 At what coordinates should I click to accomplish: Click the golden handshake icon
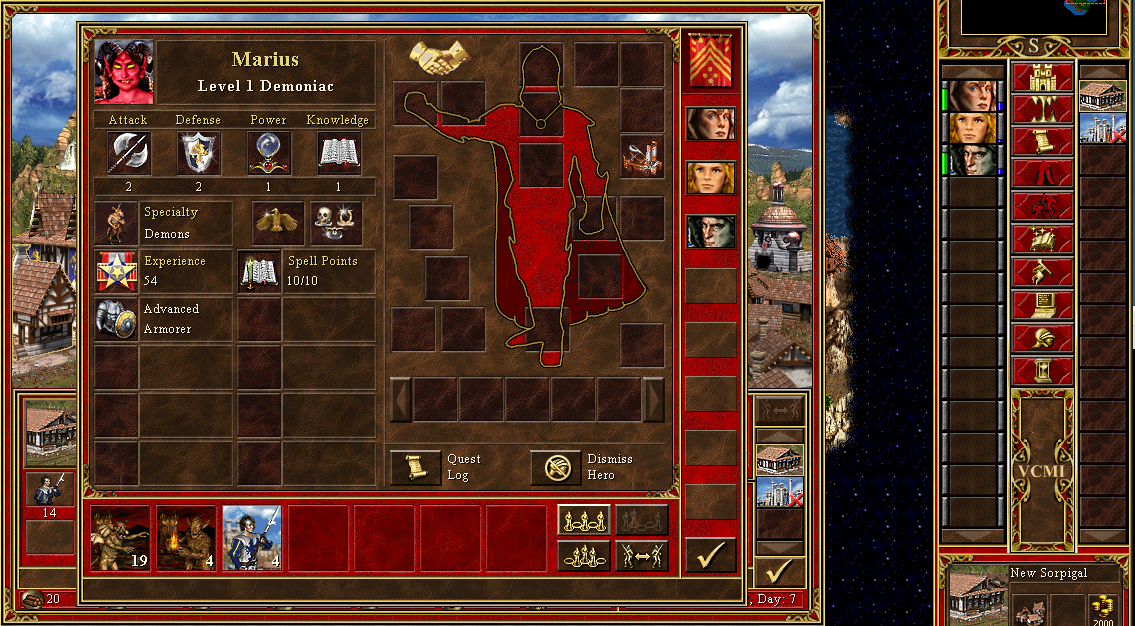click(x=440, y=58)
